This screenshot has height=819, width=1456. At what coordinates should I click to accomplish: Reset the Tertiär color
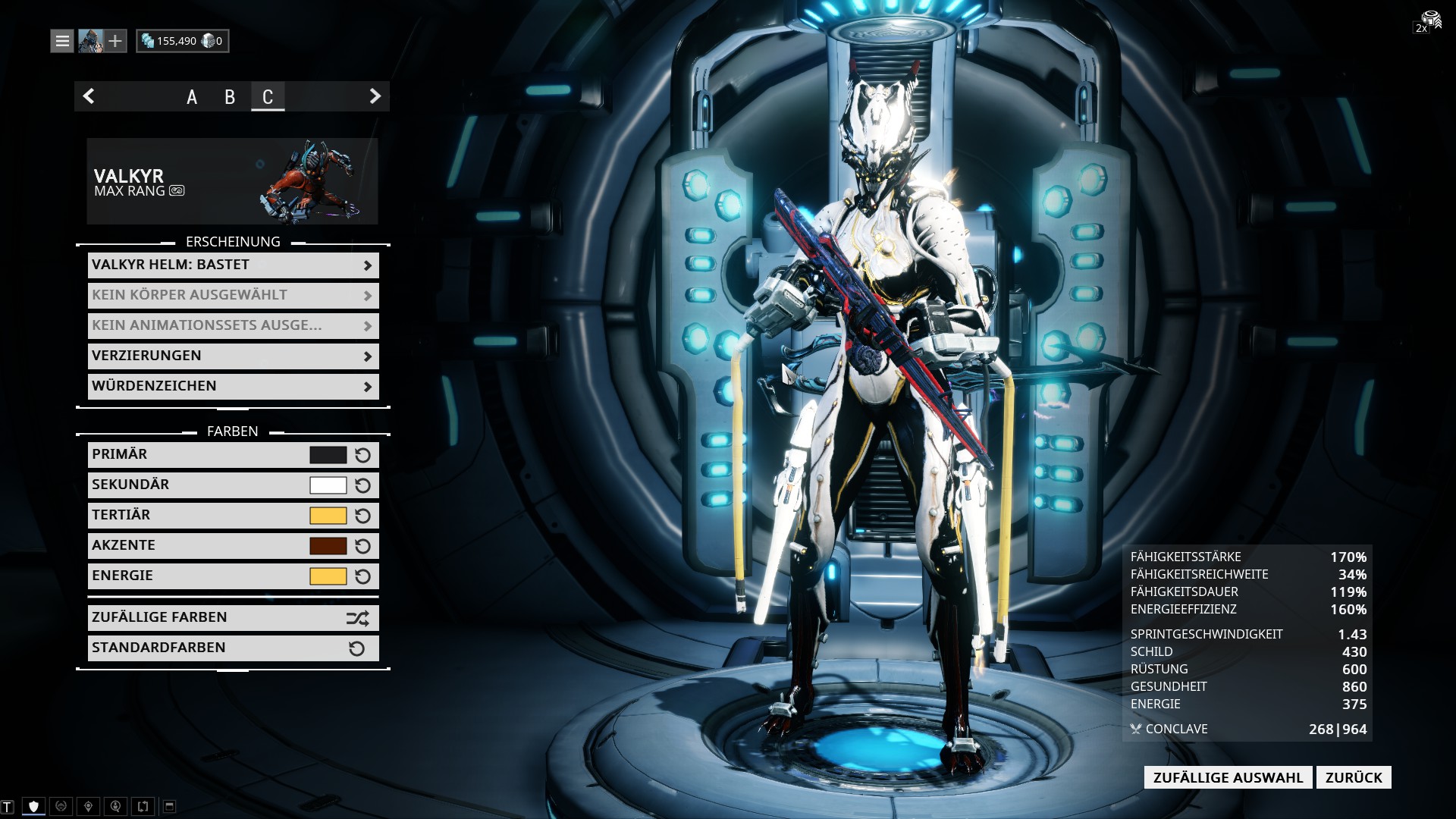click(363, 516)
